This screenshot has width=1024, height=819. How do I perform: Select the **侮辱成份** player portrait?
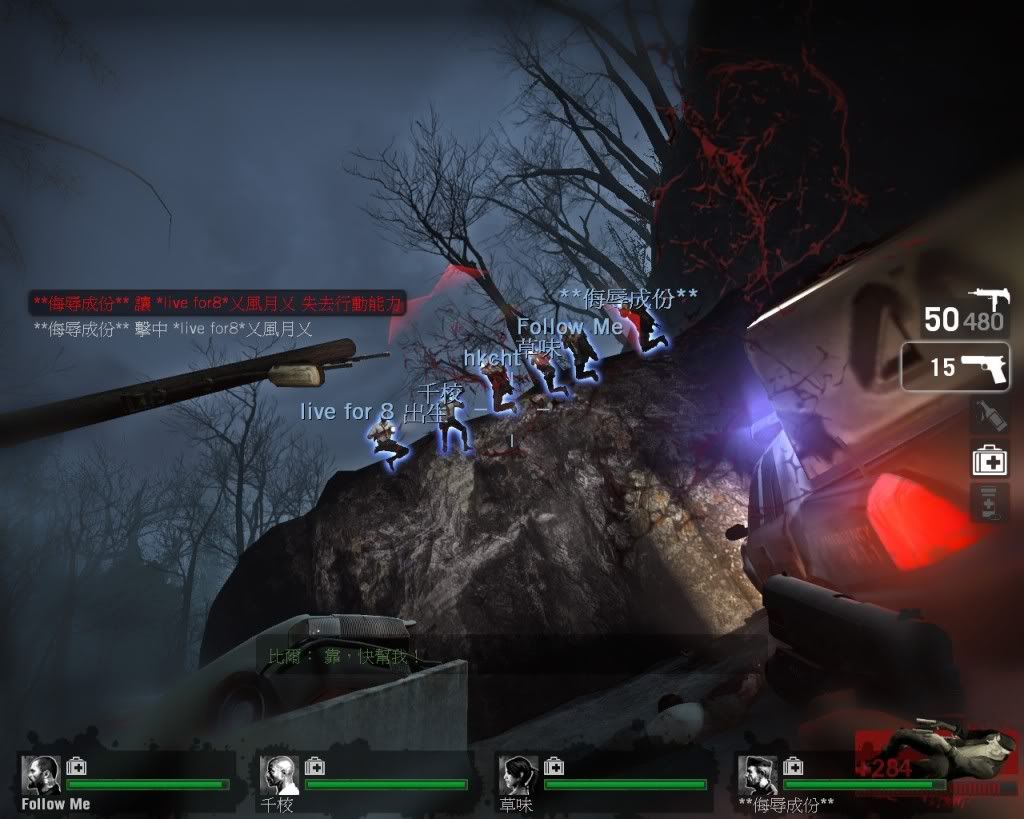757,775
